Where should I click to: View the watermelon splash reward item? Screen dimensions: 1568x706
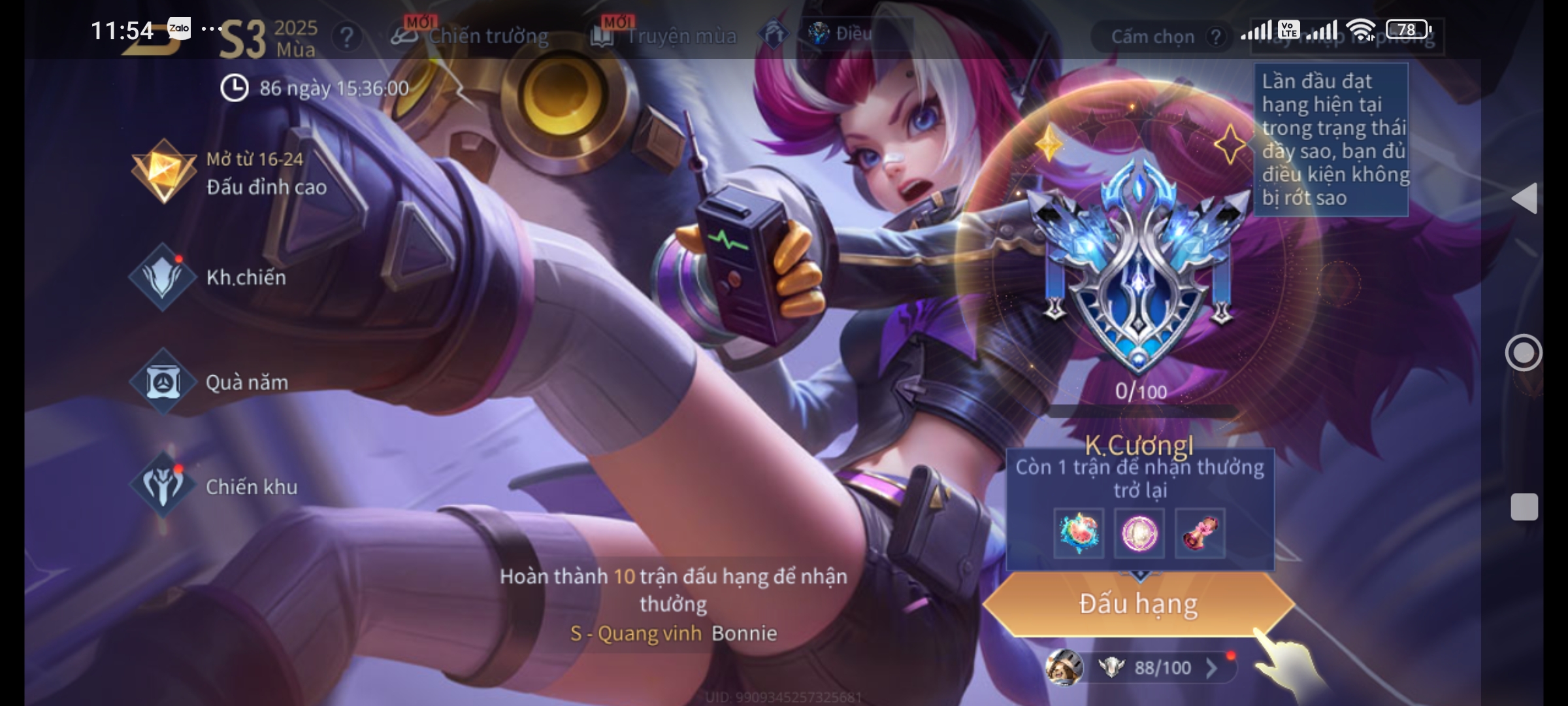1079,533
